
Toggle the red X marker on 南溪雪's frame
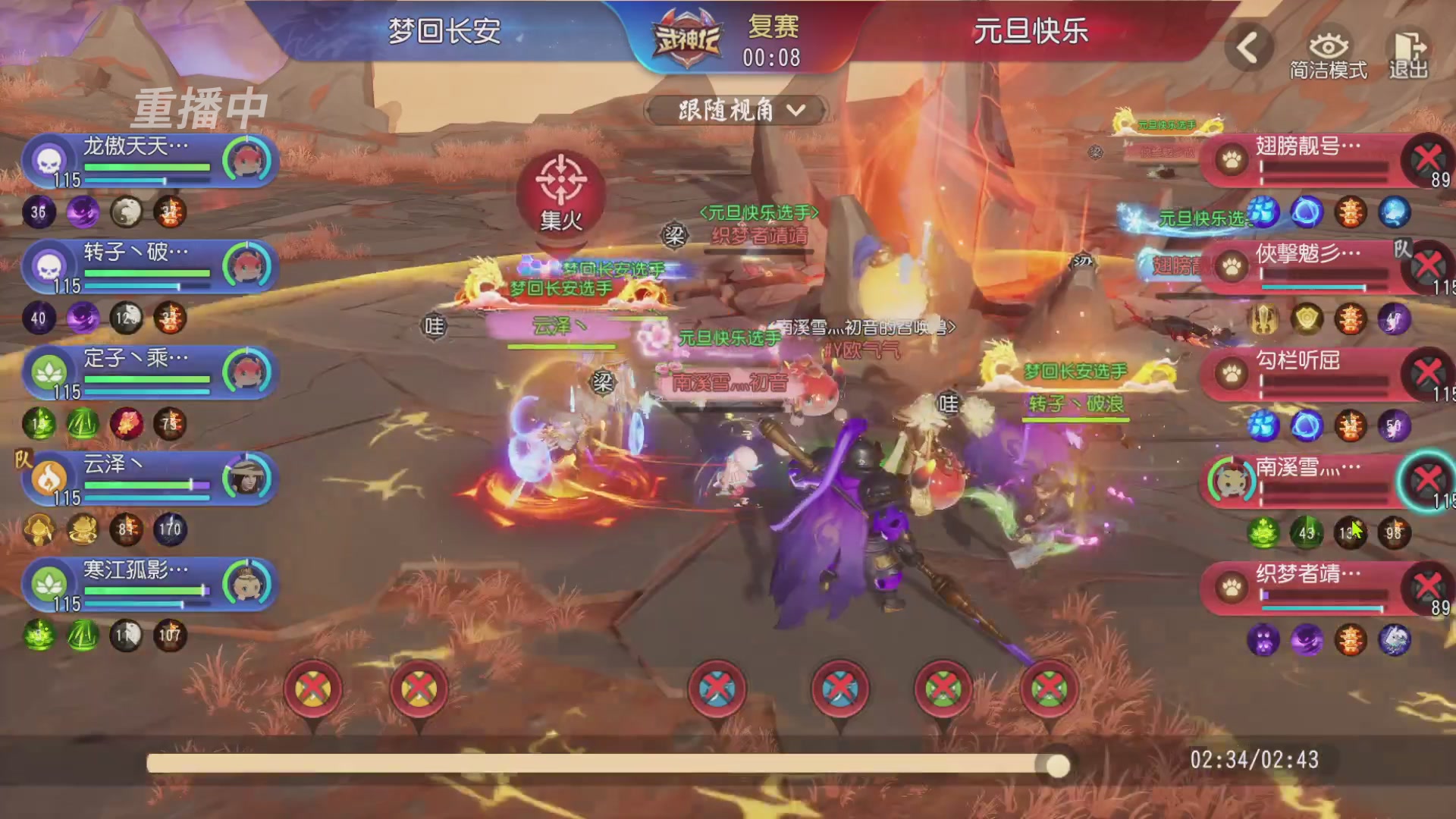pyautogui.click(x=1428, y=480)
